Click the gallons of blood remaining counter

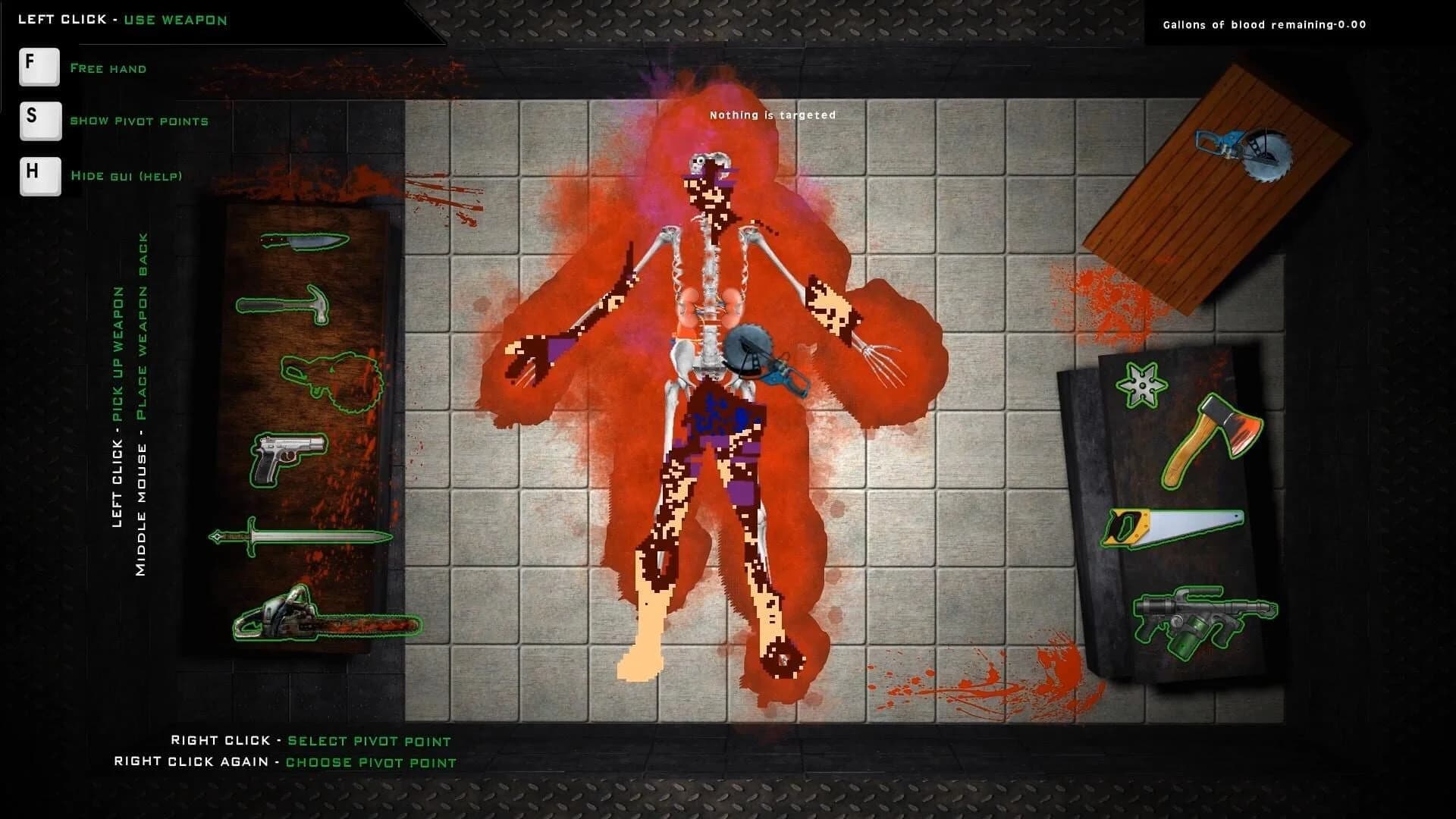1263,24
